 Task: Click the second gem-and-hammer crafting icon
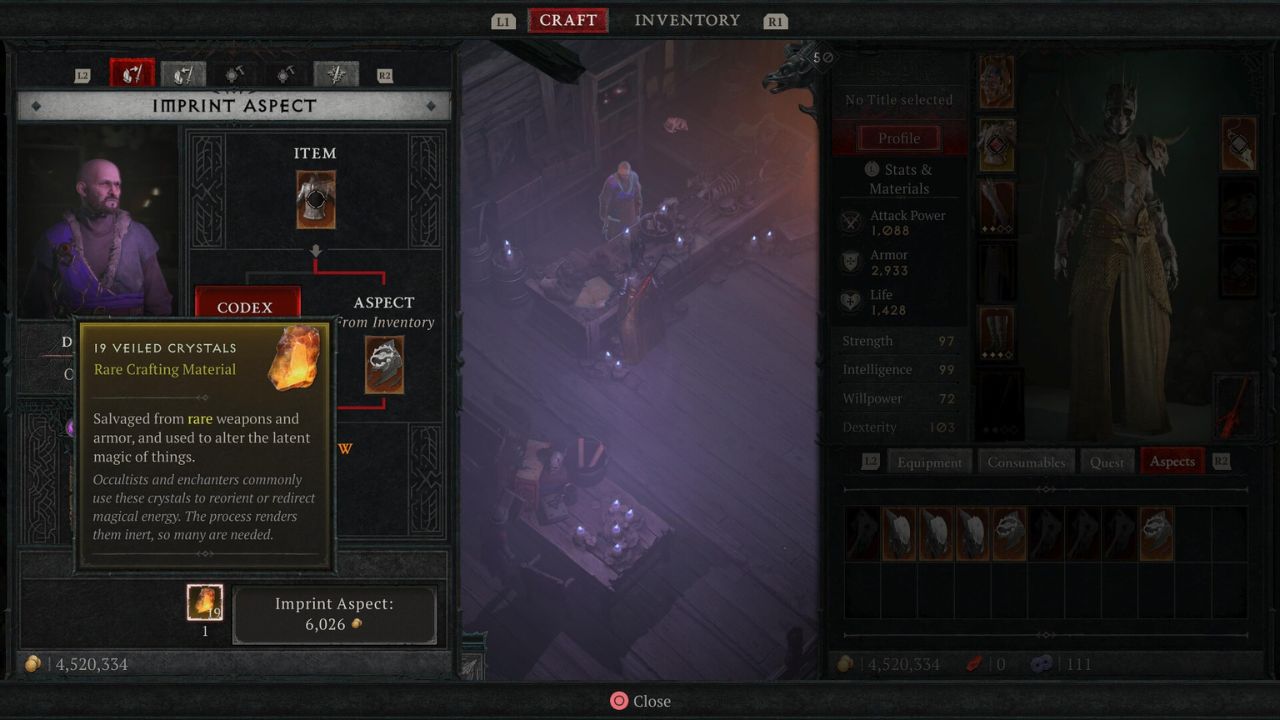coord(285,73)
